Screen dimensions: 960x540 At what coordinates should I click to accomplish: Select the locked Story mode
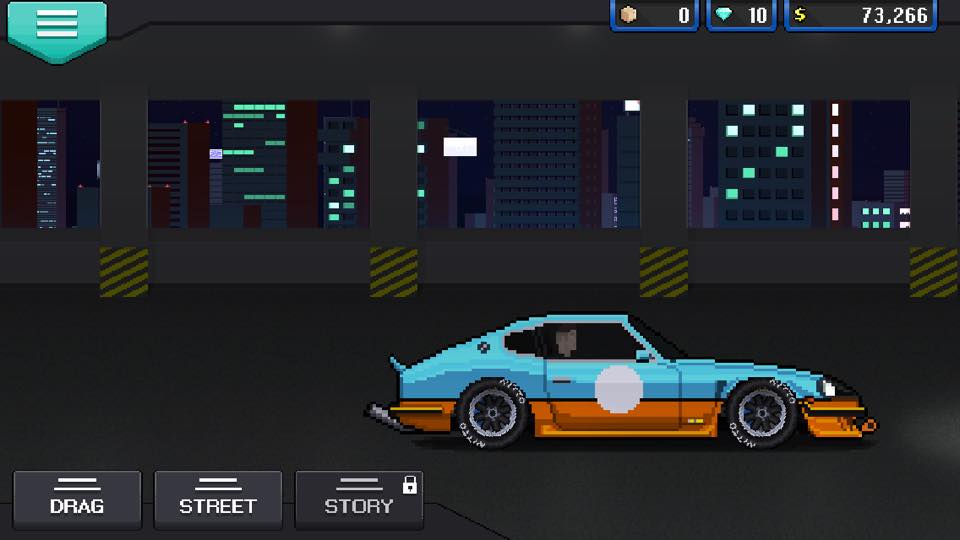point(359,499)
